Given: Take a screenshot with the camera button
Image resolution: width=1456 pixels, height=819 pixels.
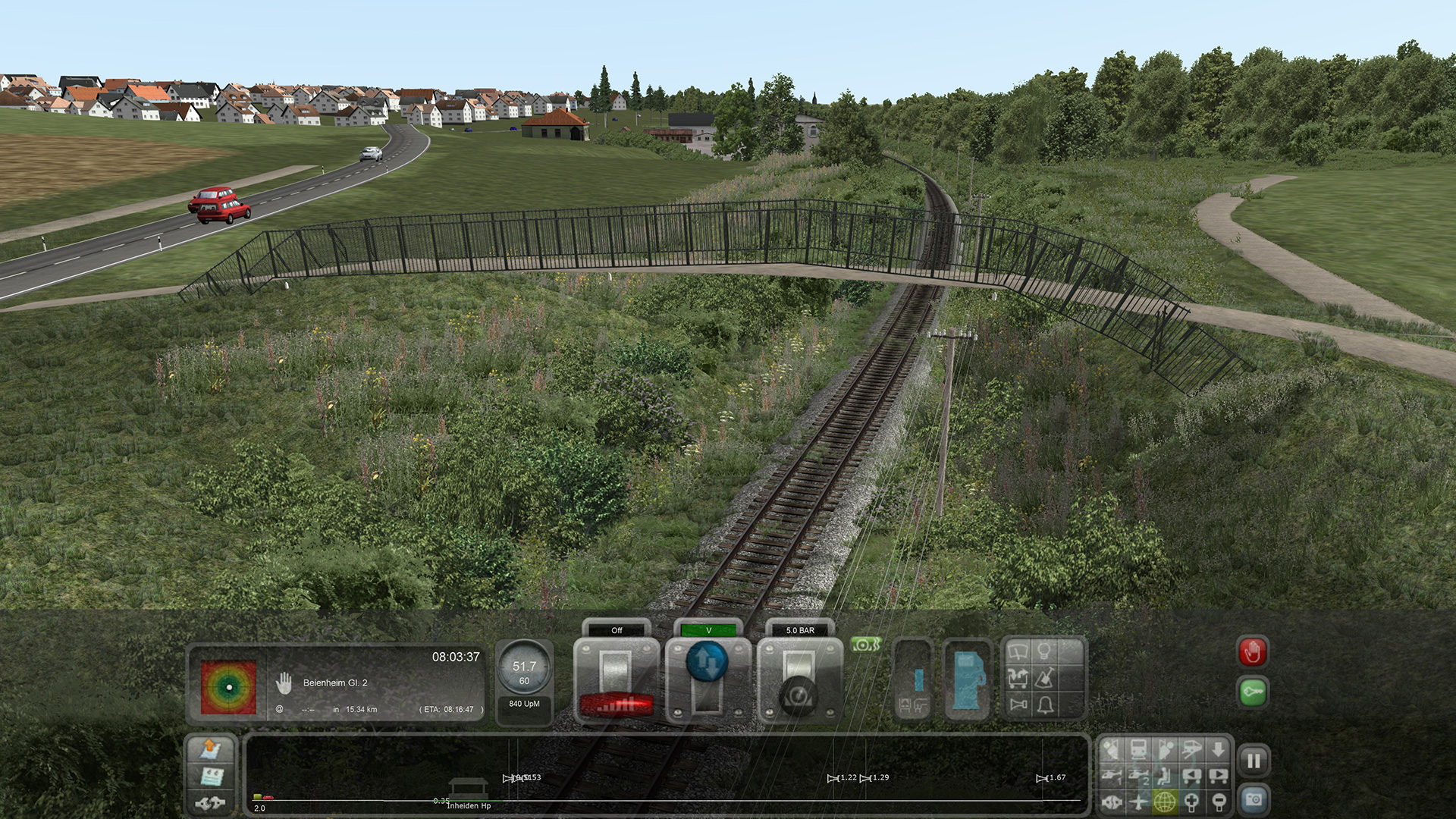Looking at the screenshot, I should [1254, 800].
